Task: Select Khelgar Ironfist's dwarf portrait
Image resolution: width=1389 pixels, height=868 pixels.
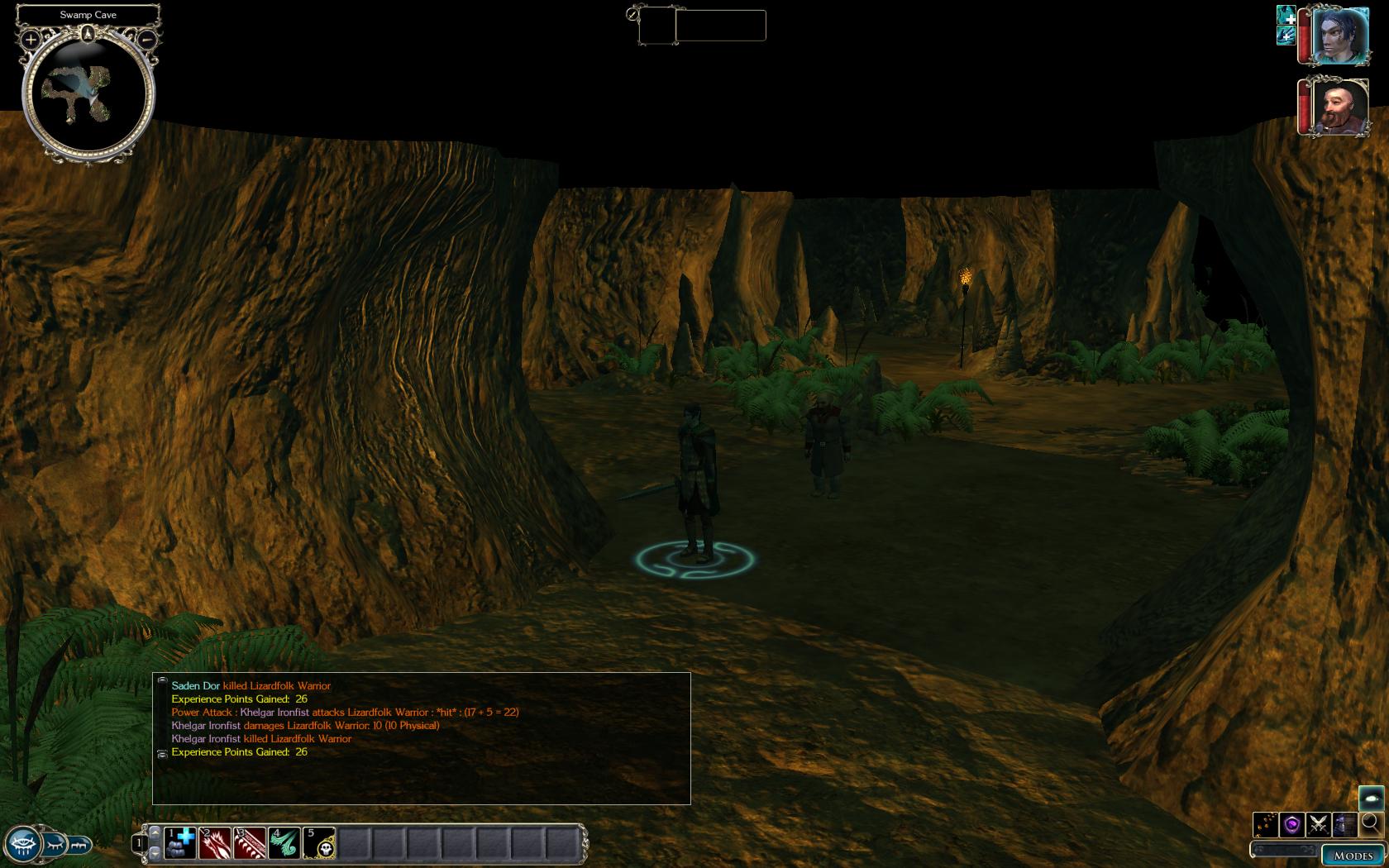Action: 1339,107
